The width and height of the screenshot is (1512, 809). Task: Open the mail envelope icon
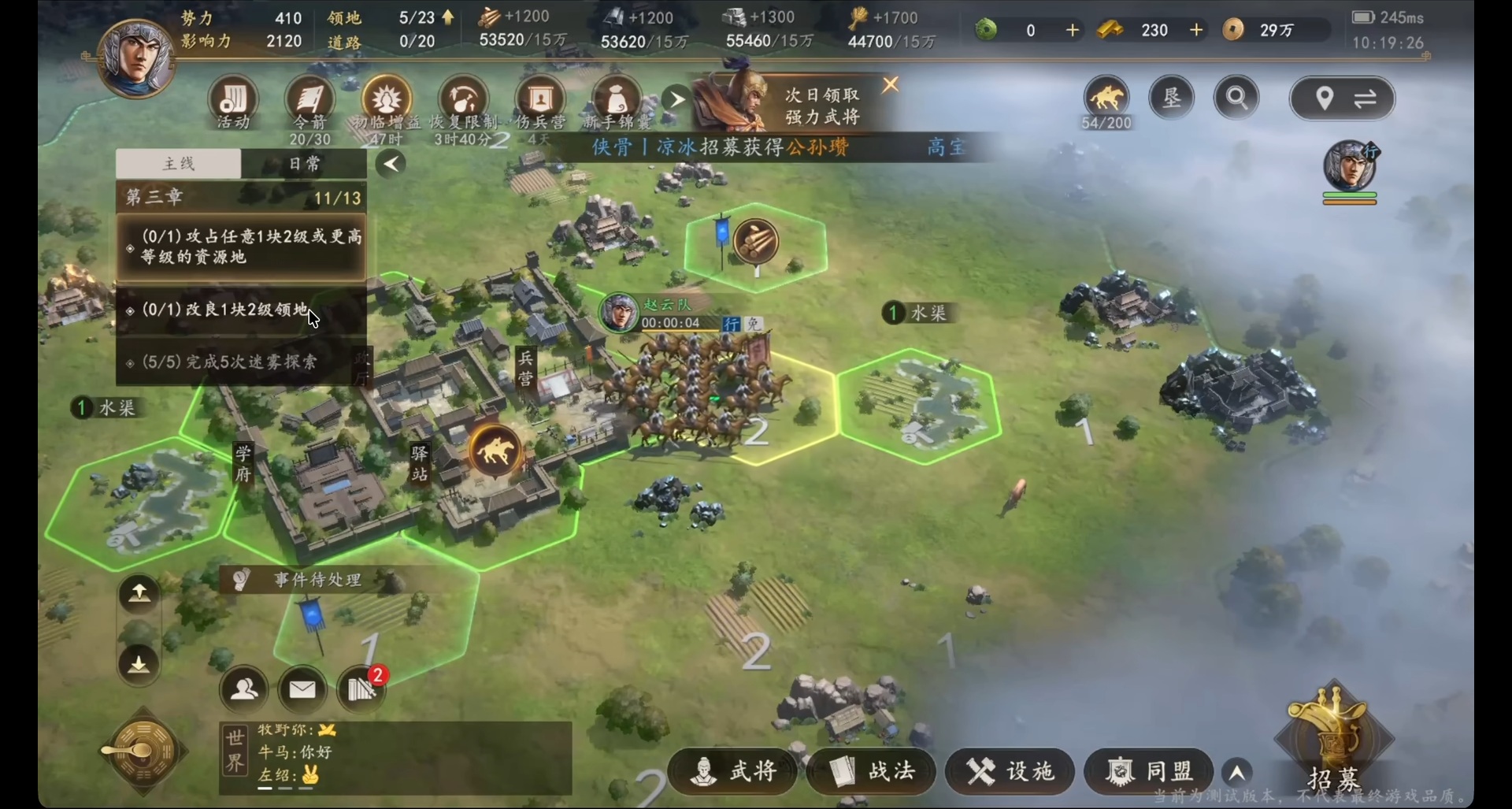(x=302, y=689)
